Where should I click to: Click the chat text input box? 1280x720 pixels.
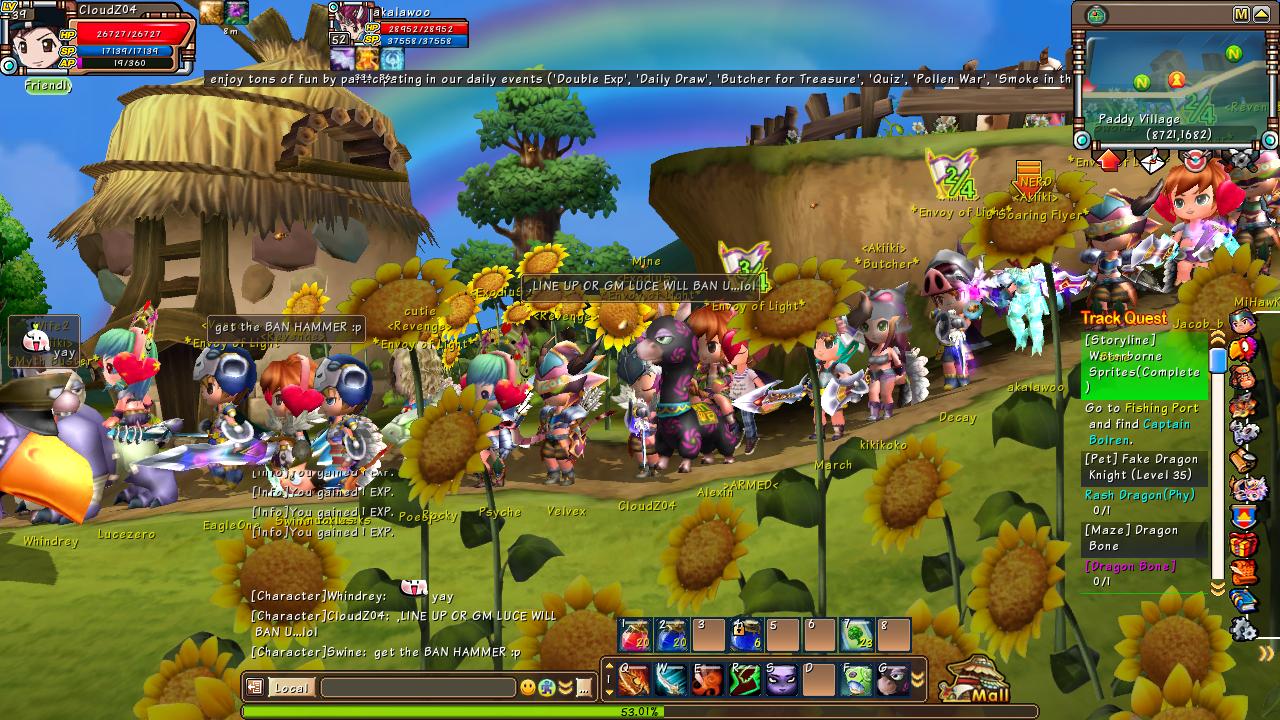click(417, 688)
